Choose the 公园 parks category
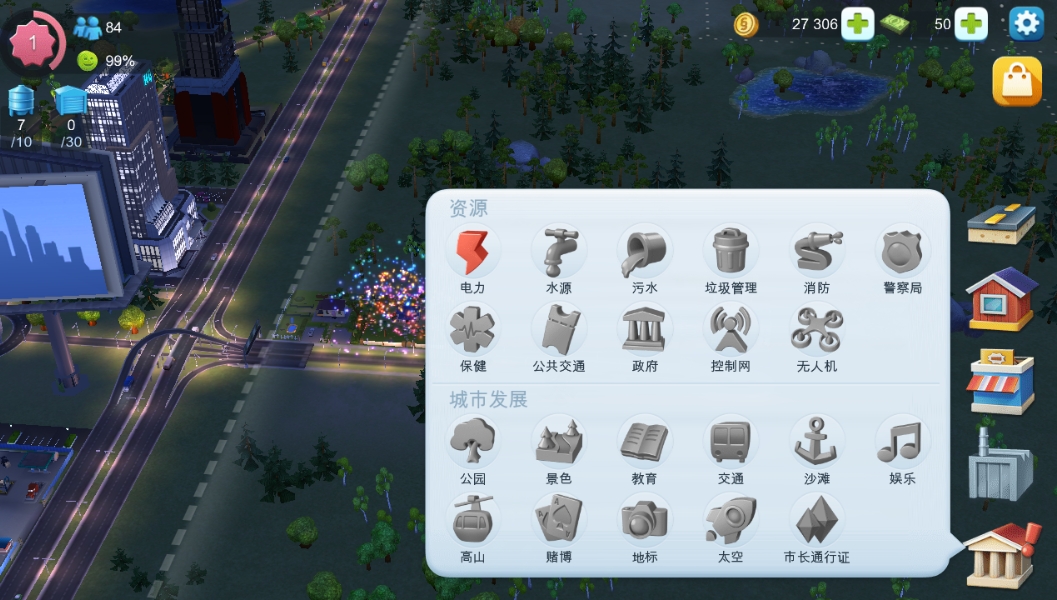 tap(473, 443)
